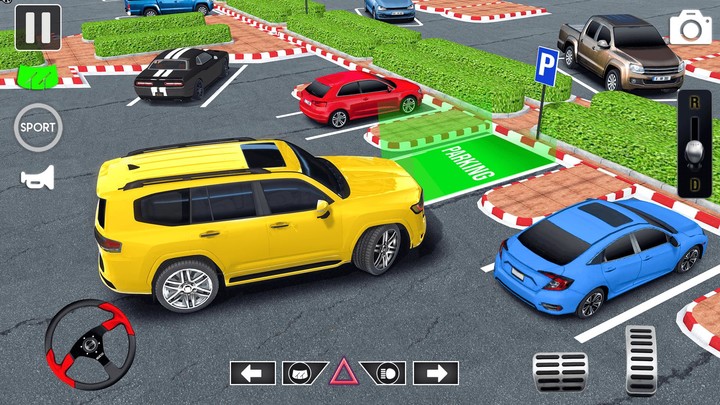Hit the gas accelerator pedal
Screen dimensions: 720x405
640,360
